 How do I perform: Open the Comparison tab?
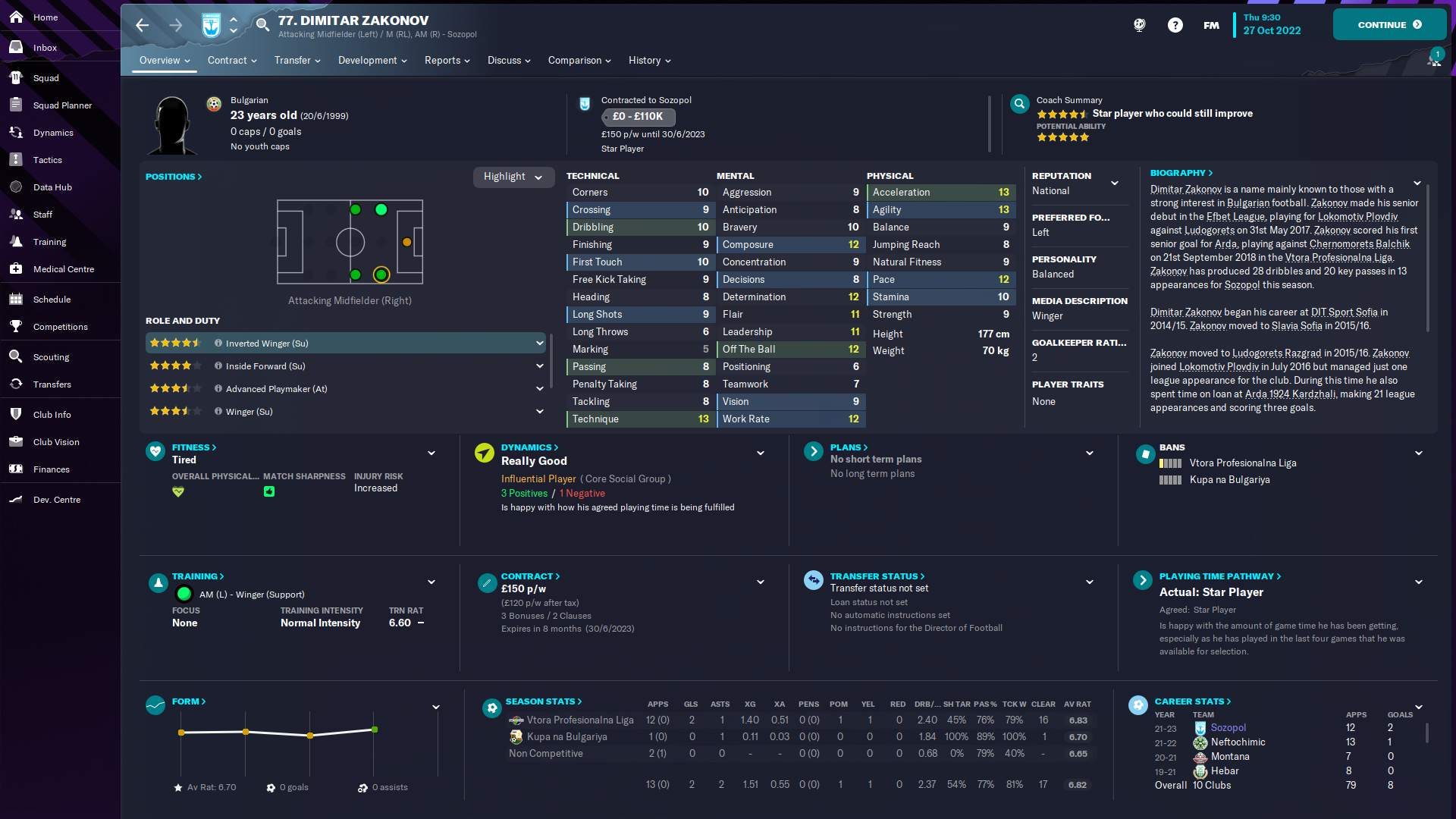[x=575, y=60]
